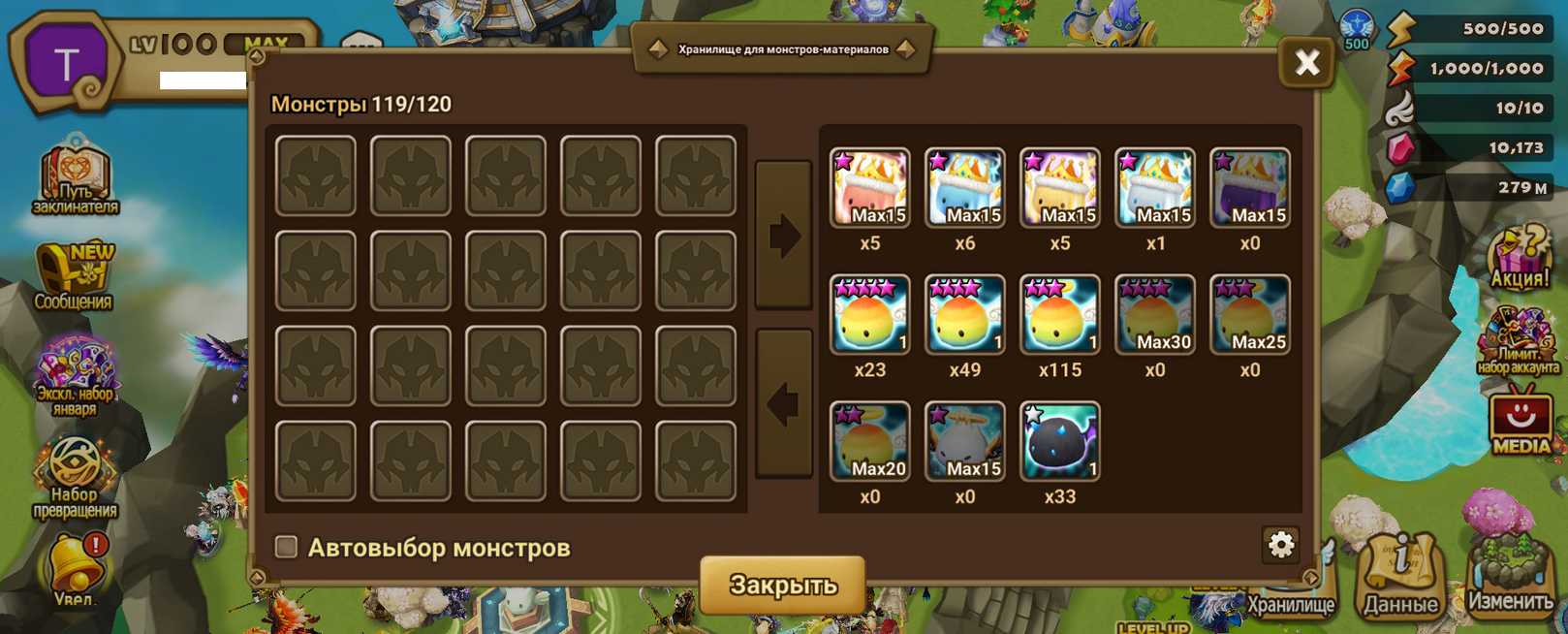
Task: Click the Закрыть button
Action: pos(782,585)
